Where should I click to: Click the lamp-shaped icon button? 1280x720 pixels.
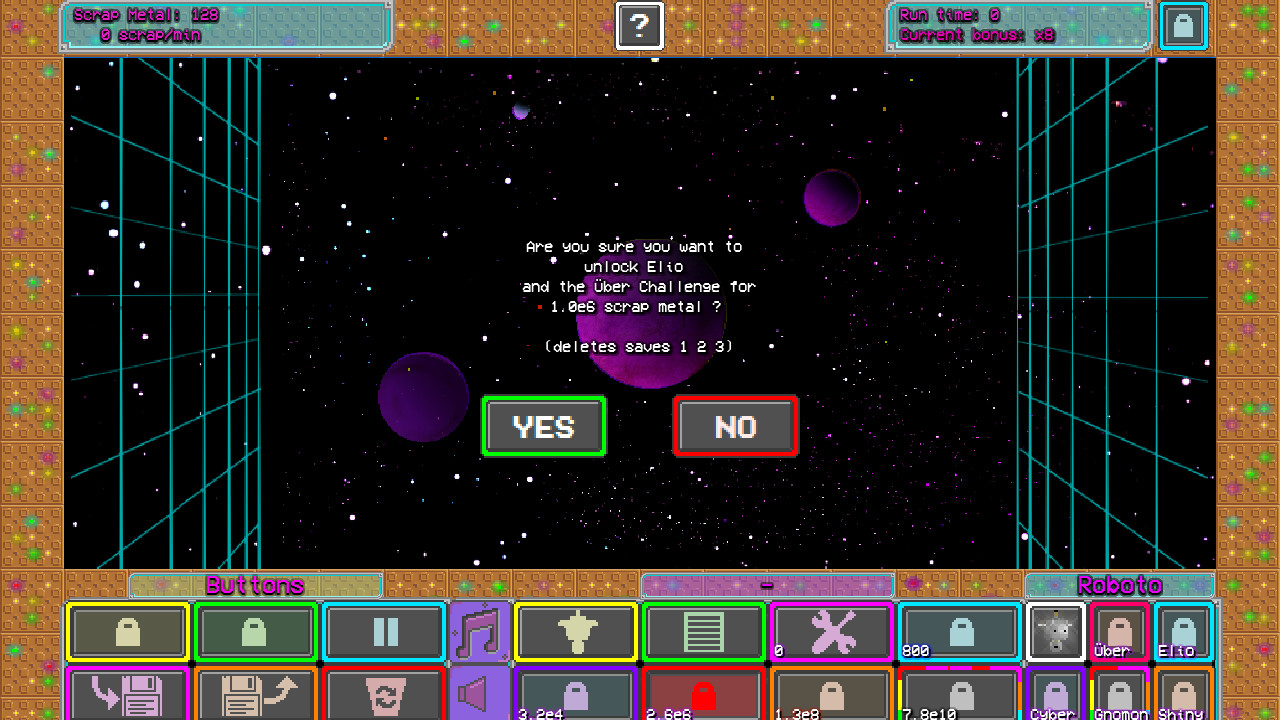[x=575, y=631]
